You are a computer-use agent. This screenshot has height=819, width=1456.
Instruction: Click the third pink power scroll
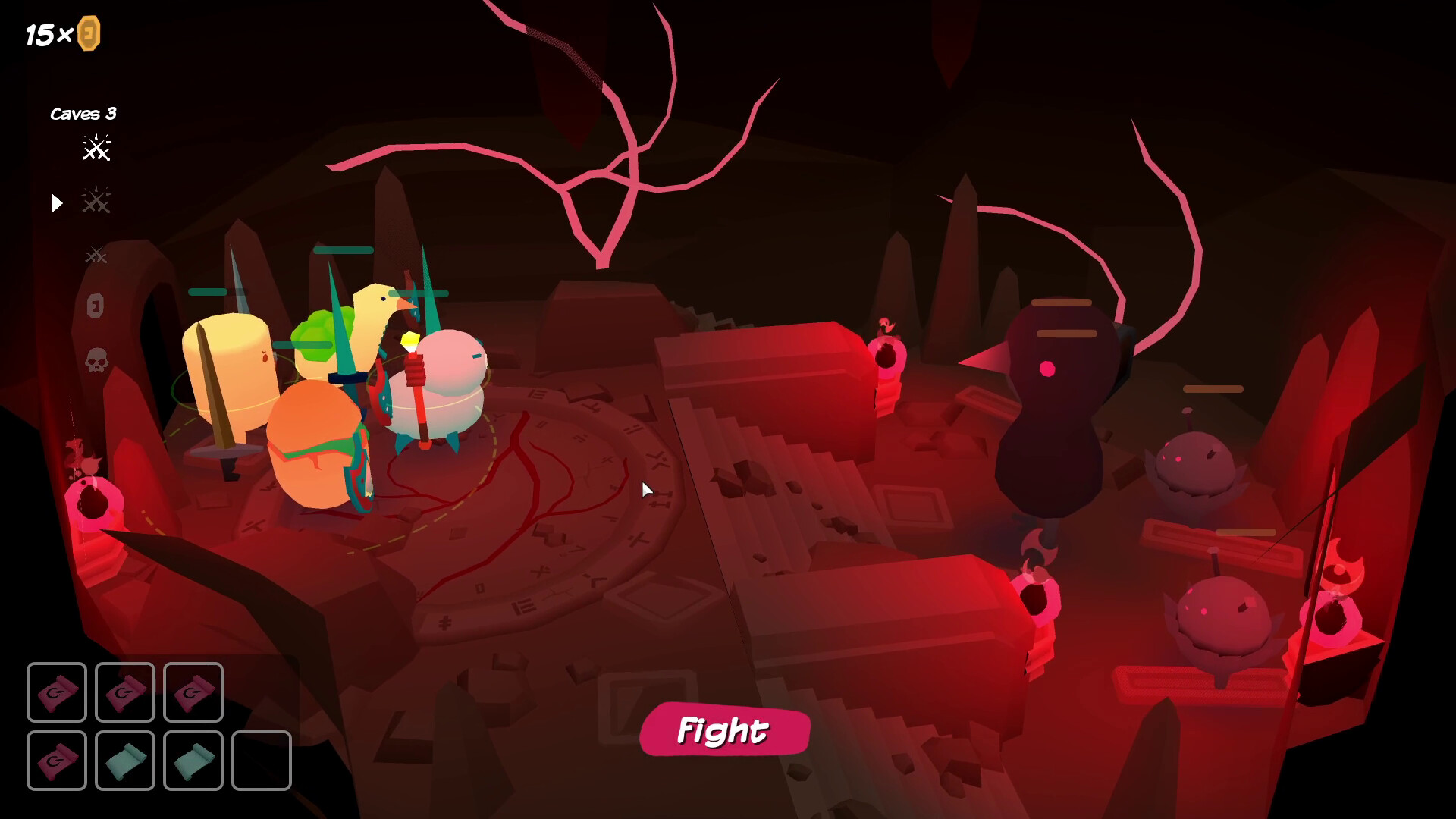click(193, 692)
